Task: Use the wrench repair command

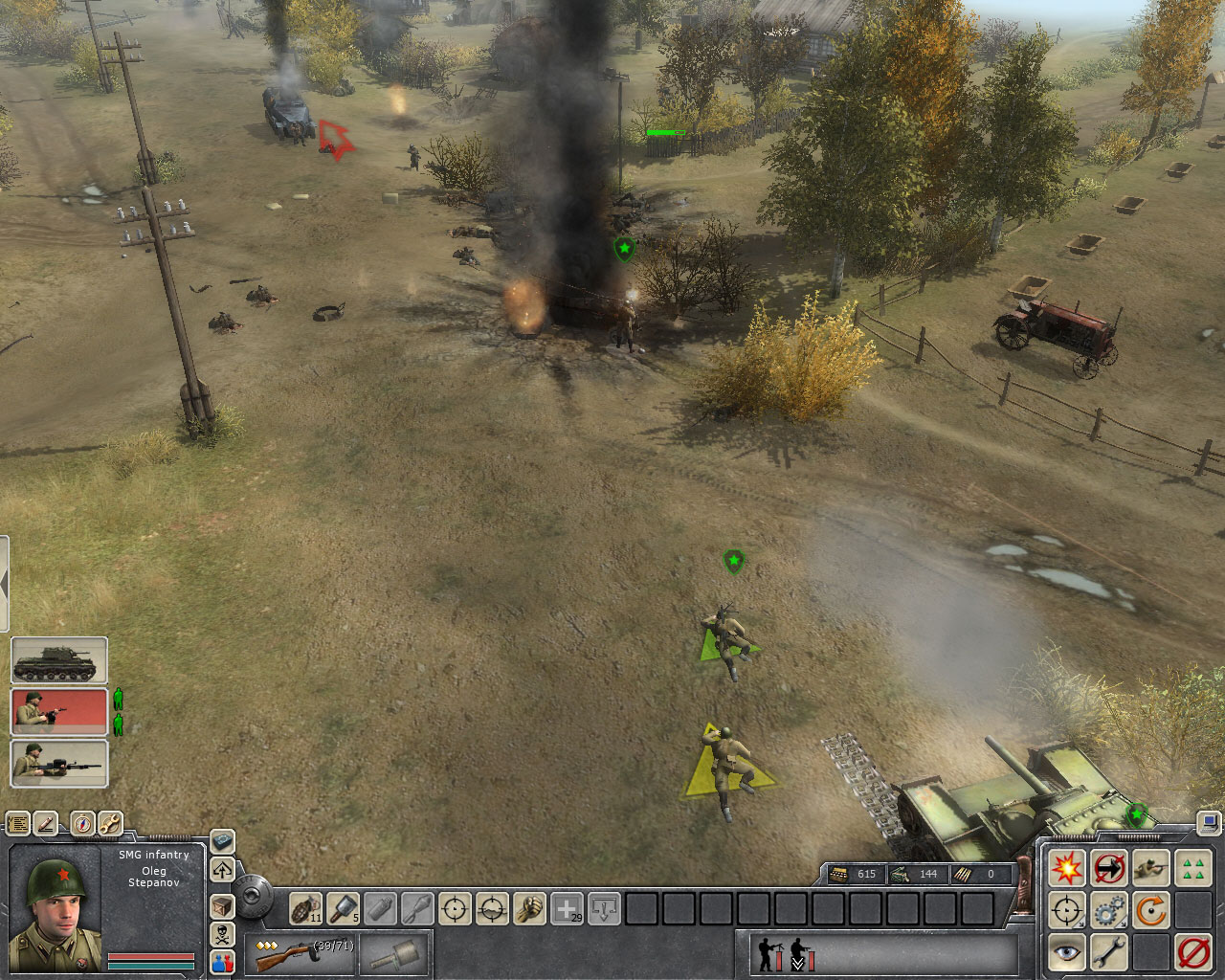Action: tap(1108, 952)
